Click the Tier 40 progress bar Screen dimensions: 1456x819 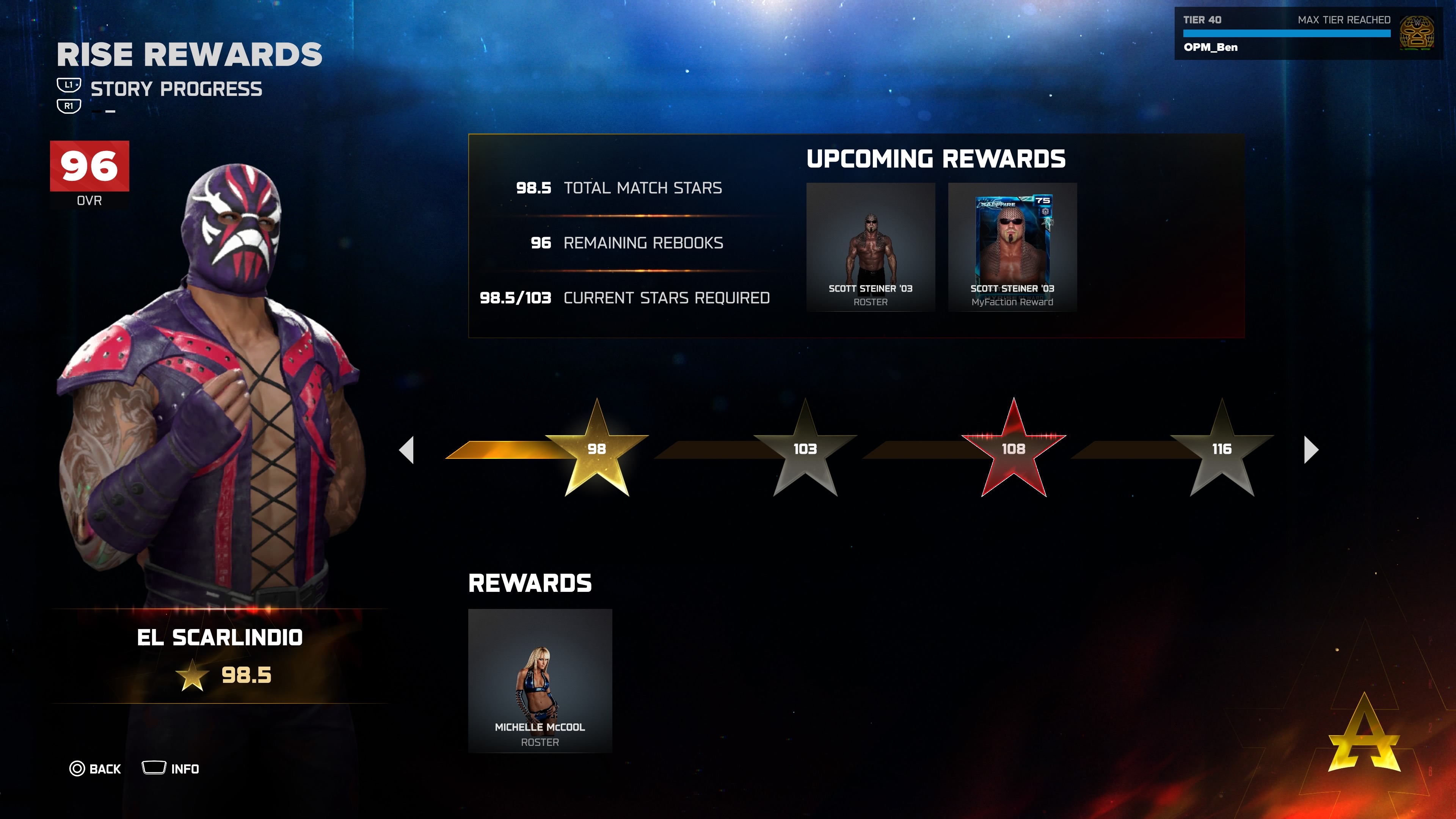[1294, 33]
